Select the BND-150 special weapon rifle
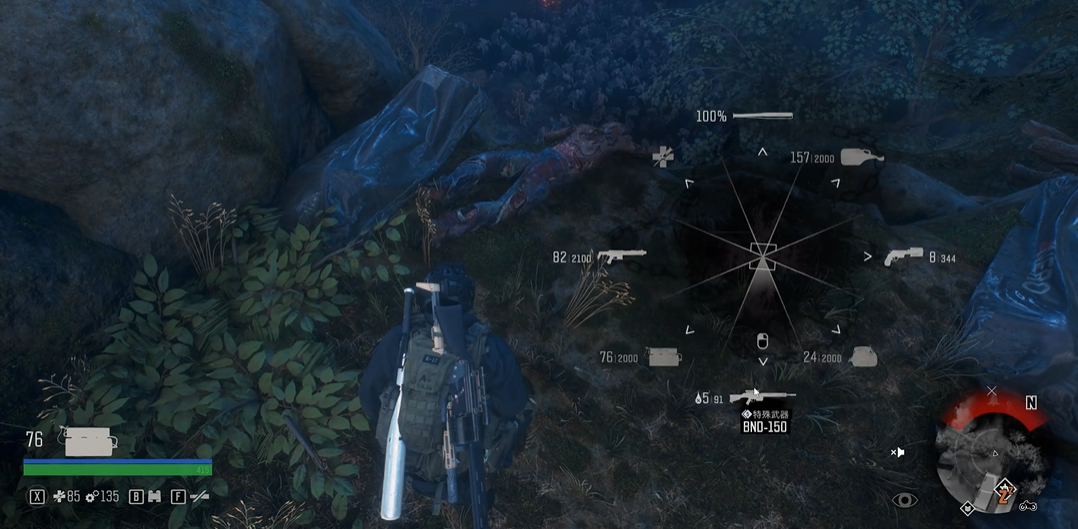Viewport: 1078px width, 529px height. [762, 397]
